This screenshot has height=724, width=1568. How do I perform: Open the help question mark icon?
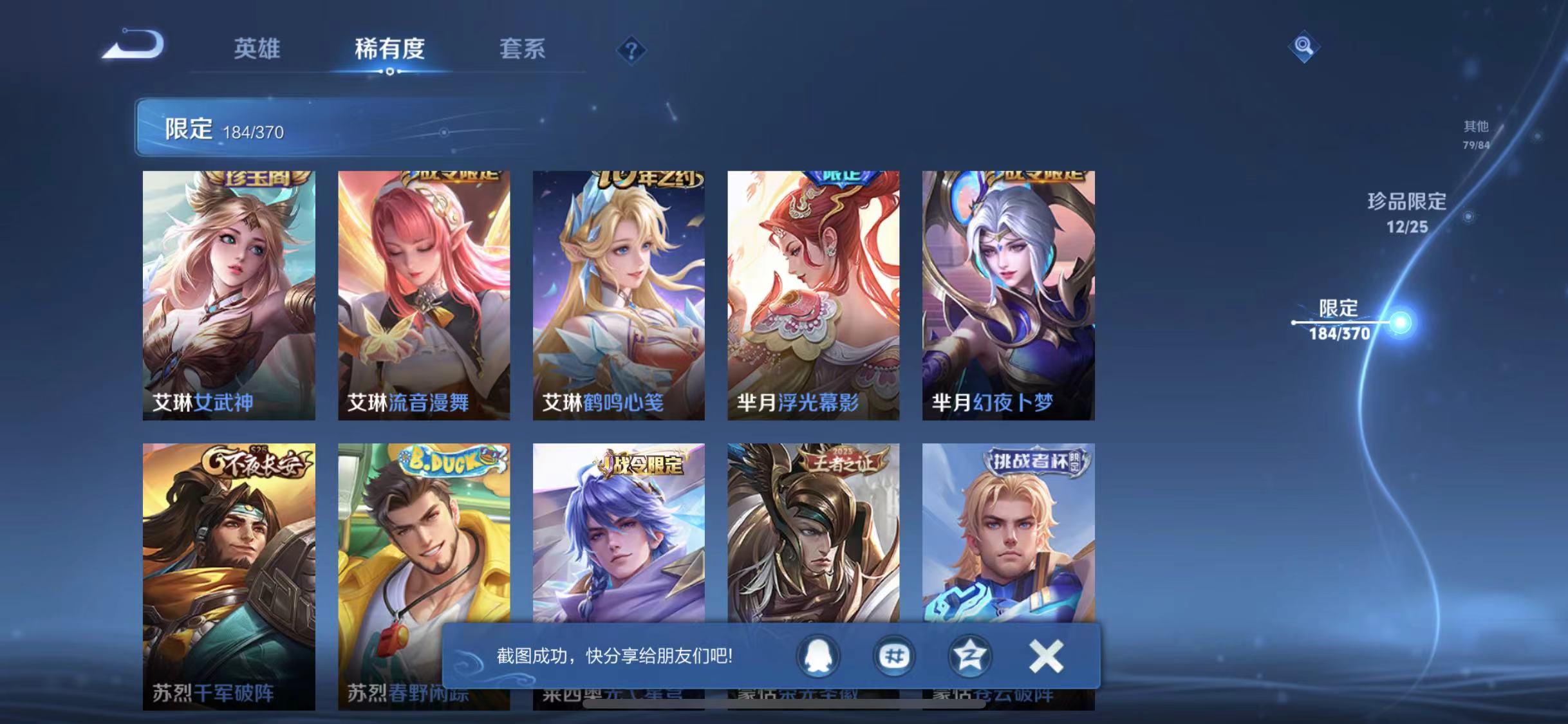[x=632, y=50]
